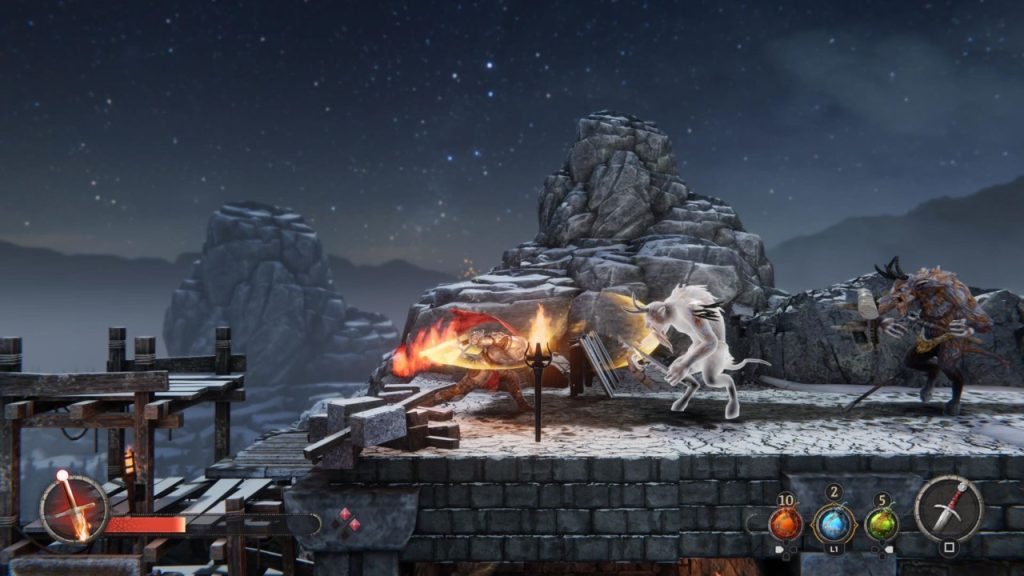The width and height of the screenshot is (1024, 576).
Task: Click the dagger weapon icon
Action: coord(948,508)
